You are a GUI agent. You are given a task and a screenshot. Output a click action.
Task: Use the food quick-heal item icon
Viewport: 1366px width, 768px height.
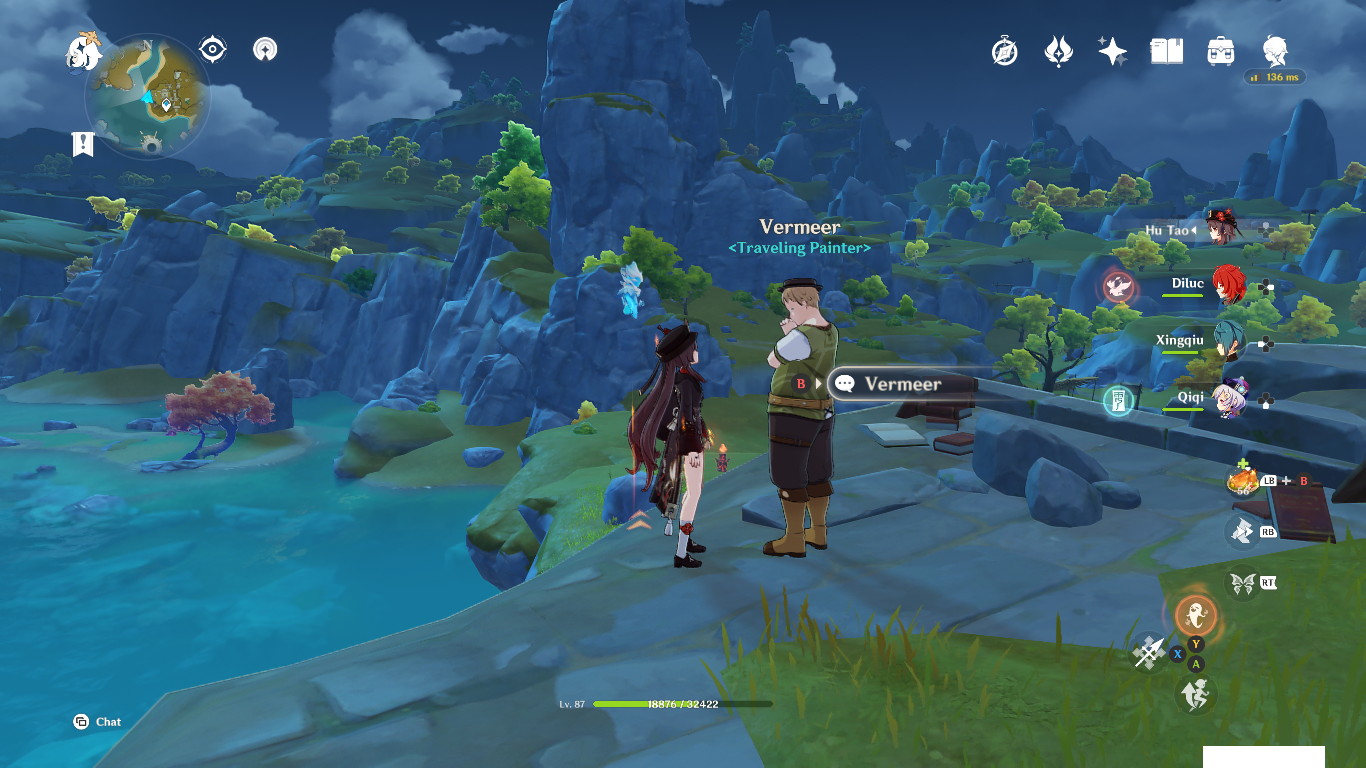click(x=1242, y=481)
